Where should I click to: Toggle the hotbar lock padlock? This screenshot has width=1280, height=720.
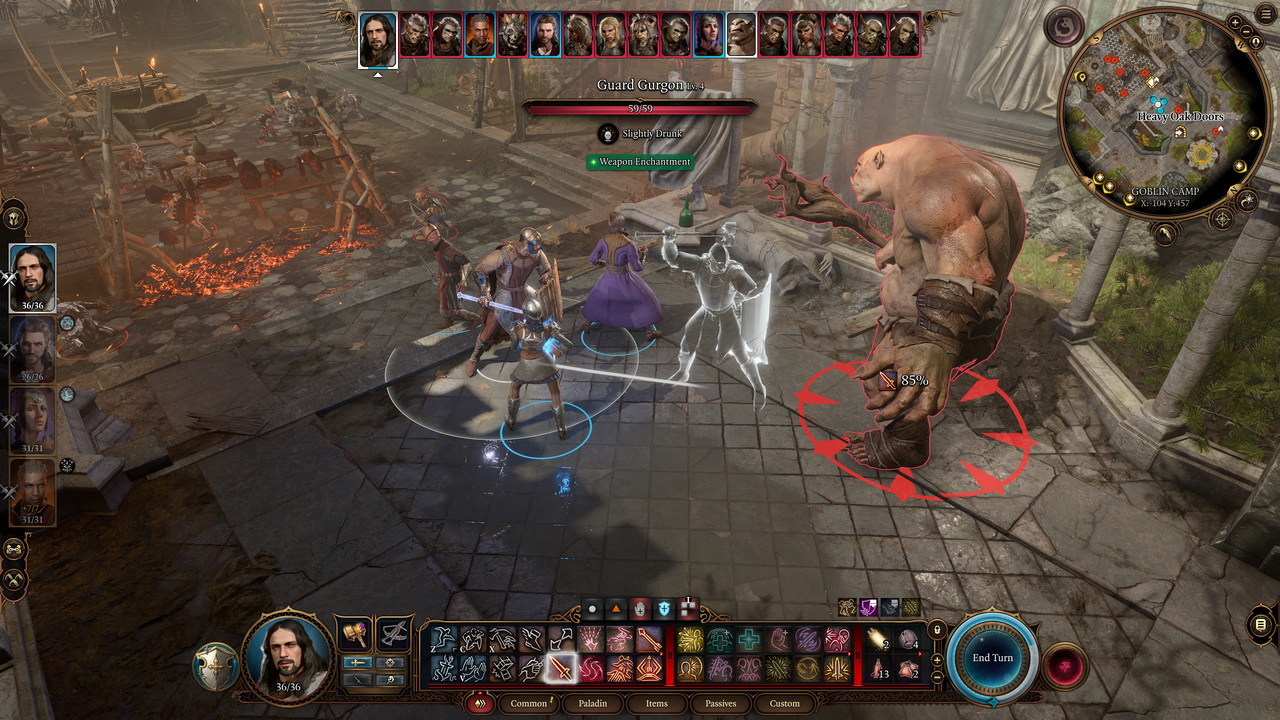(937, 631)
